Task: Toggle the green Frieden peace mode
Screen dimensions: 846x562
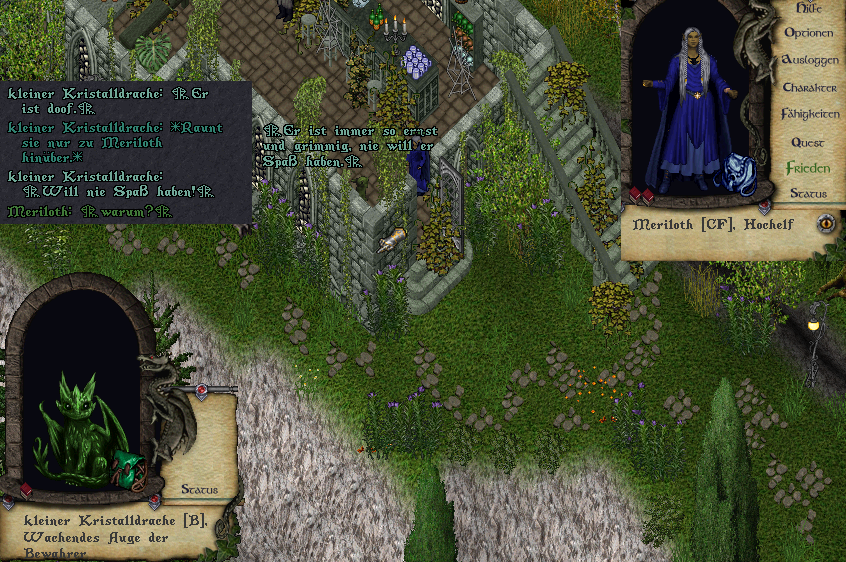Action: (808, 168)
